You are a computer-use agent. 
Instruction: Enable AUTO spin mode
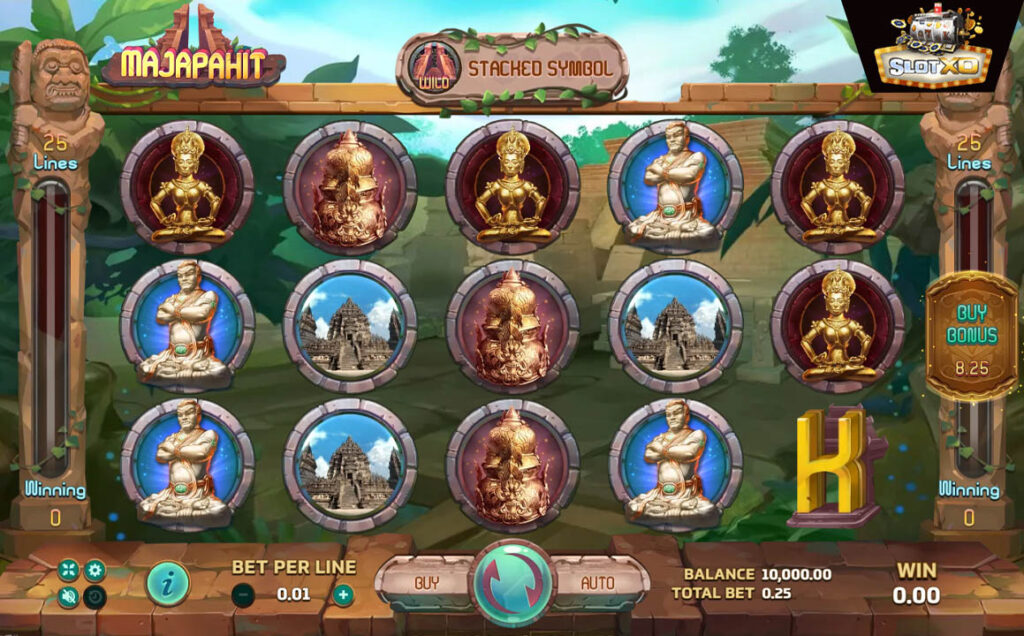(x=598, y=582)
